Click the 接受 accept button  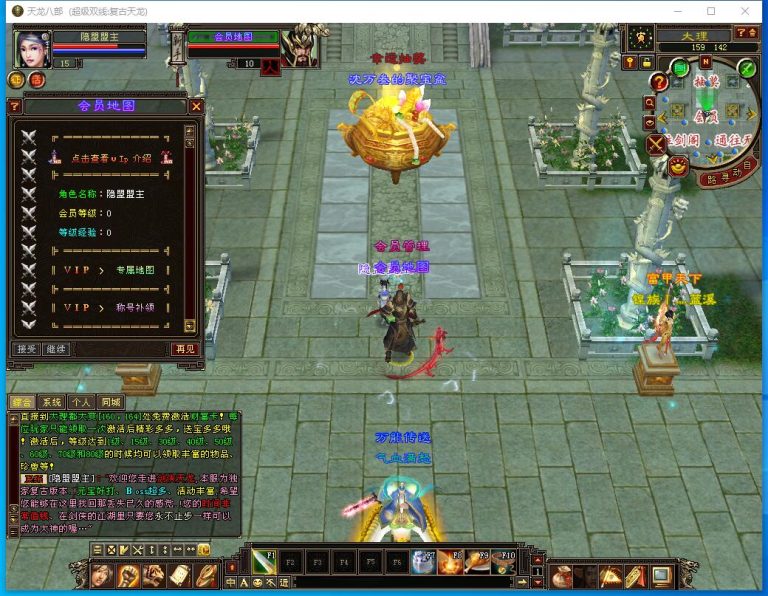(x=26, y=349)
